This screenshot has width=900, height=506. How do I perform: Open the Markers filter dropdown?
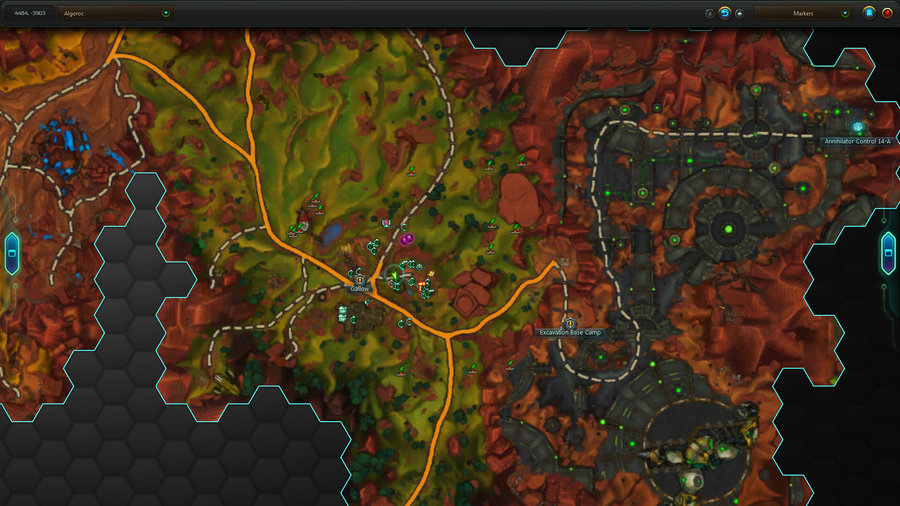(x=803, y=14)
